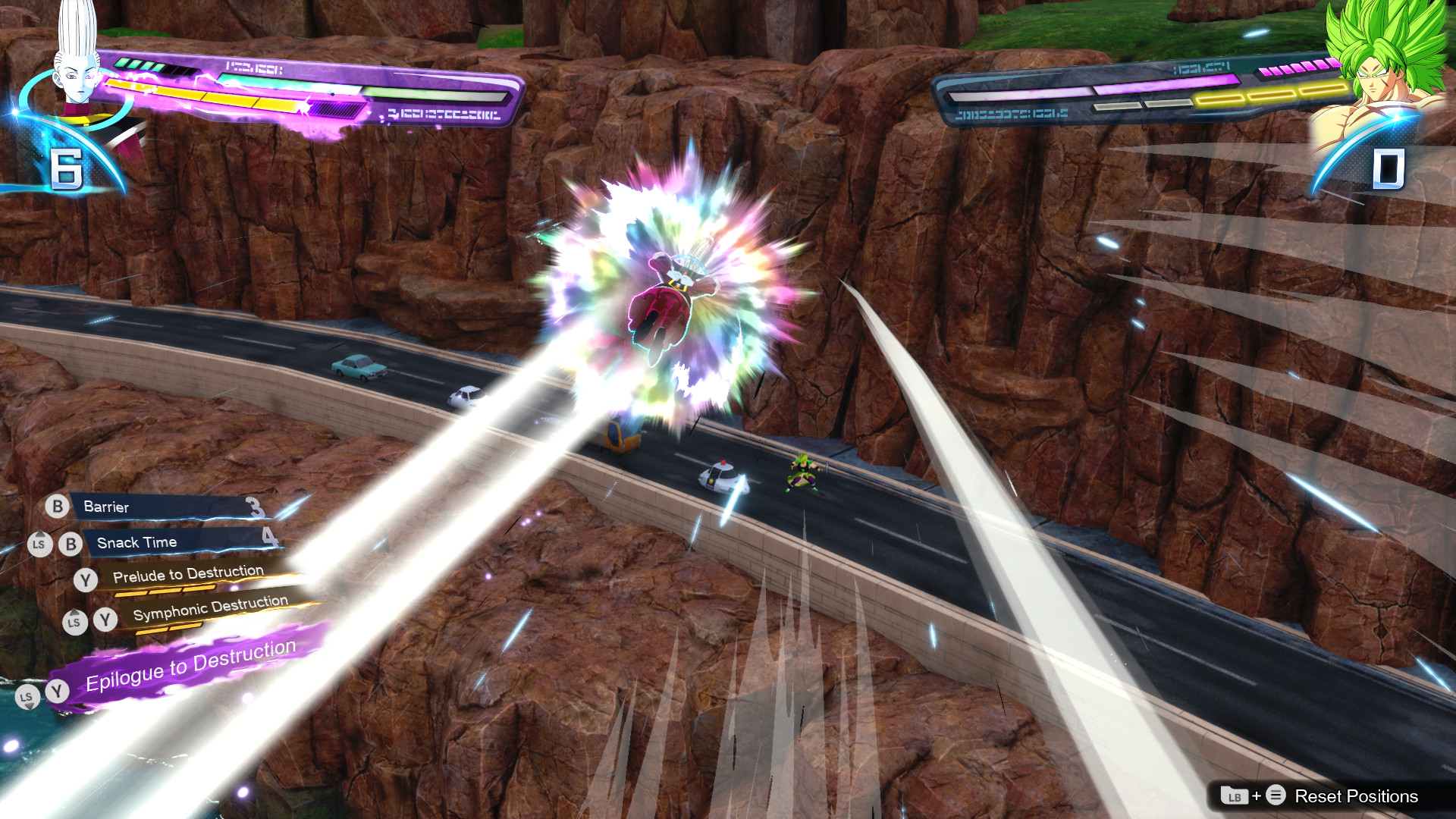Click the Y button prompt for Prelude to Destruction

click(86, 579)
